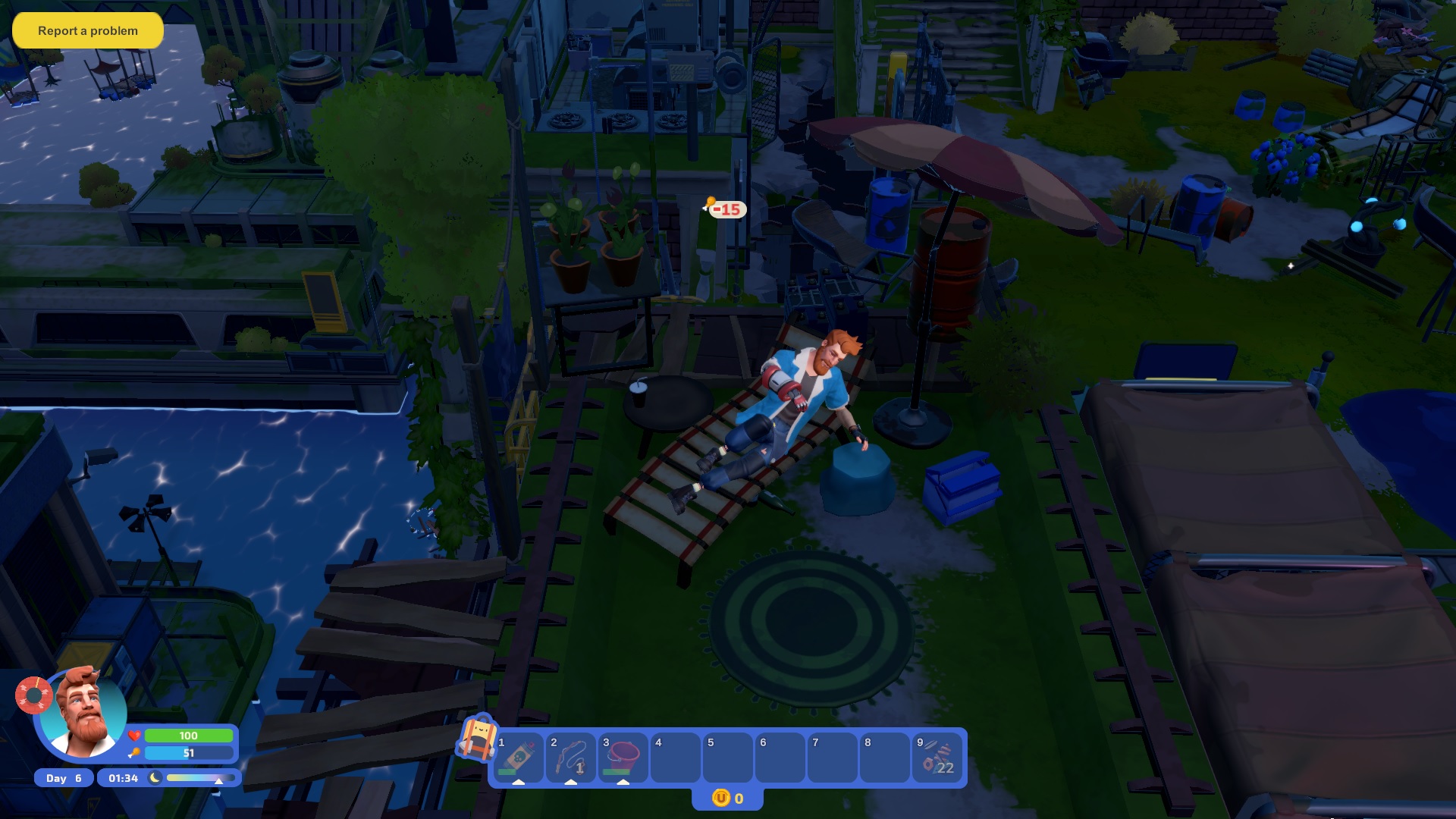The height and width of the screenshot is (819, 1456).
Task: Choose the red bucket in slot 3
Action: [623, 758]
